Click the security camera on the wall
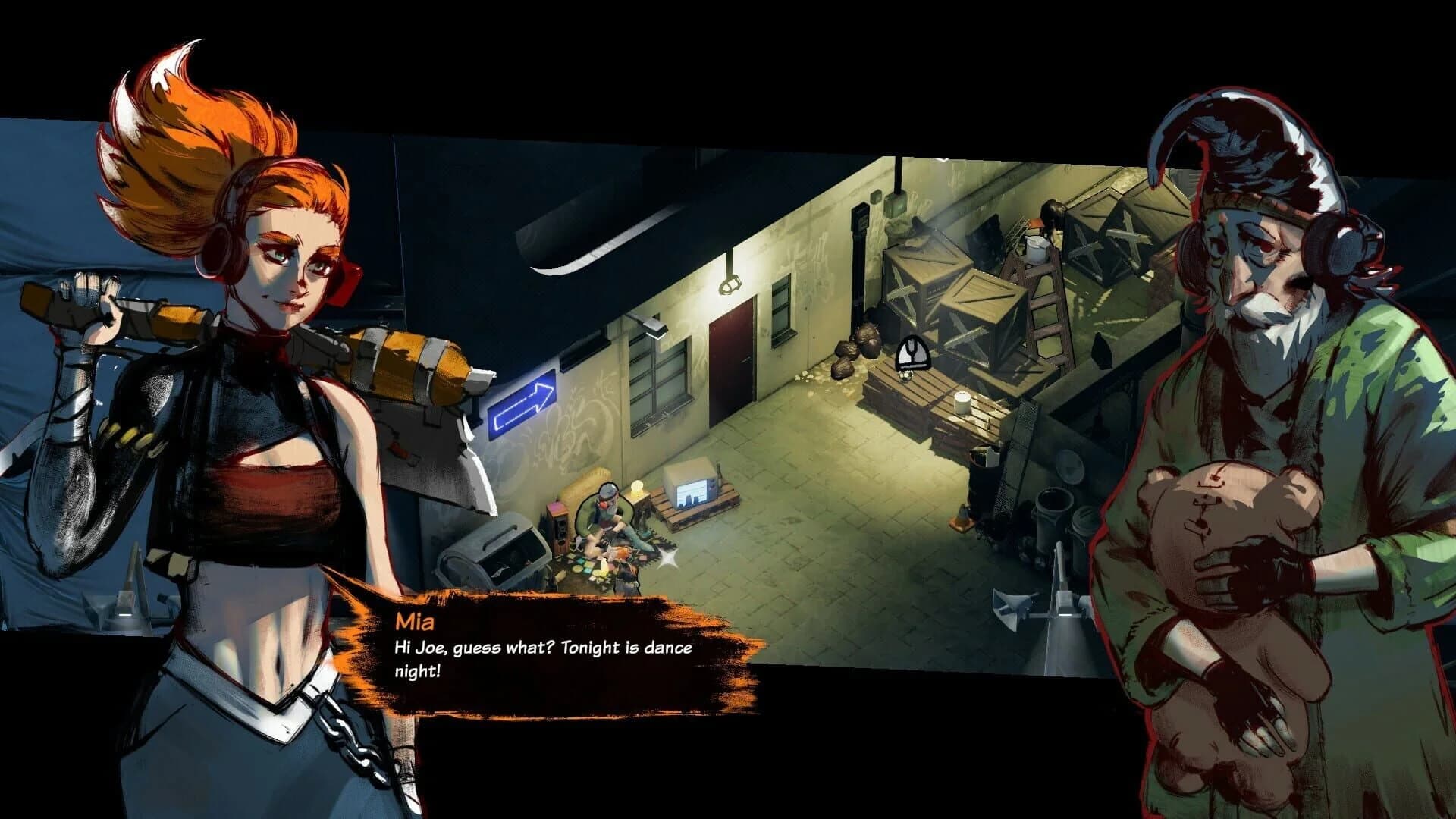 pos(651,328)
